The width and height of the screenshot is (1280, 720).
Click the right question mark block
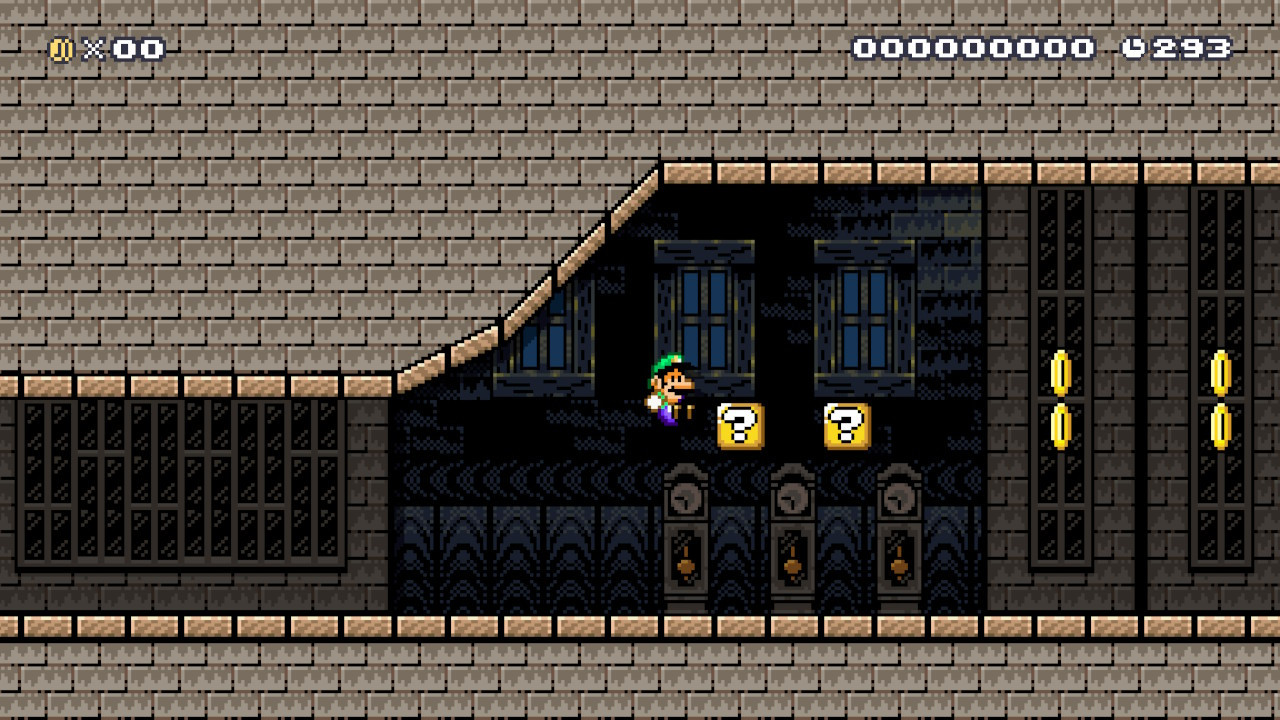[845, 428]
